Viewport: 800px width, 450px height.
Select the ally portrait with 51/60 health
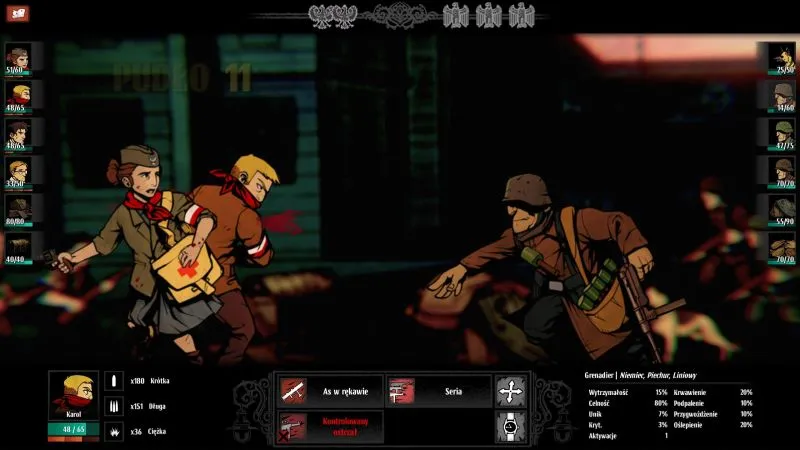pos(18,56)
